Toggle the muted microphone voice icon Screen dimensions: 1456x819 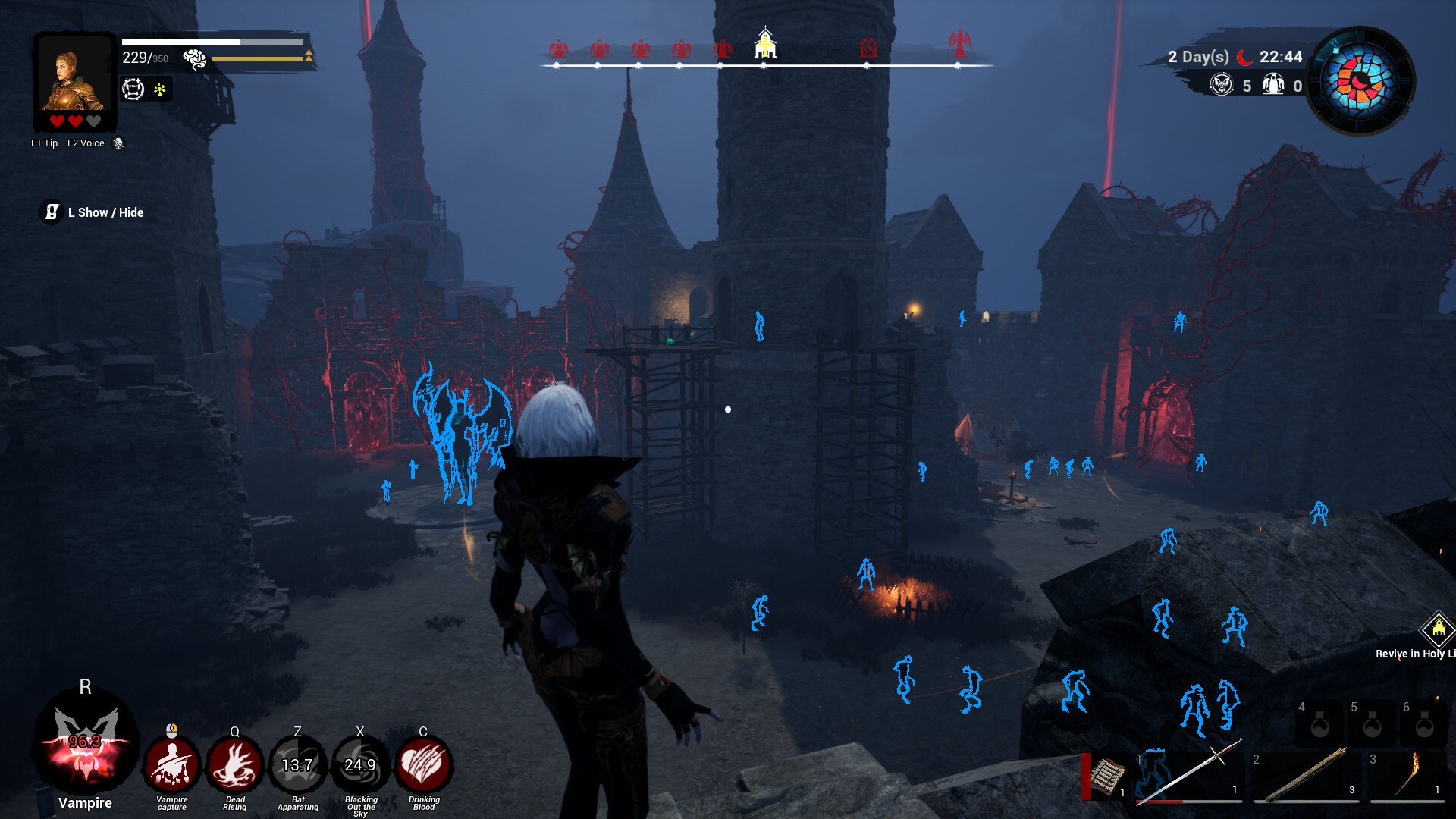[x=118, y=143]
